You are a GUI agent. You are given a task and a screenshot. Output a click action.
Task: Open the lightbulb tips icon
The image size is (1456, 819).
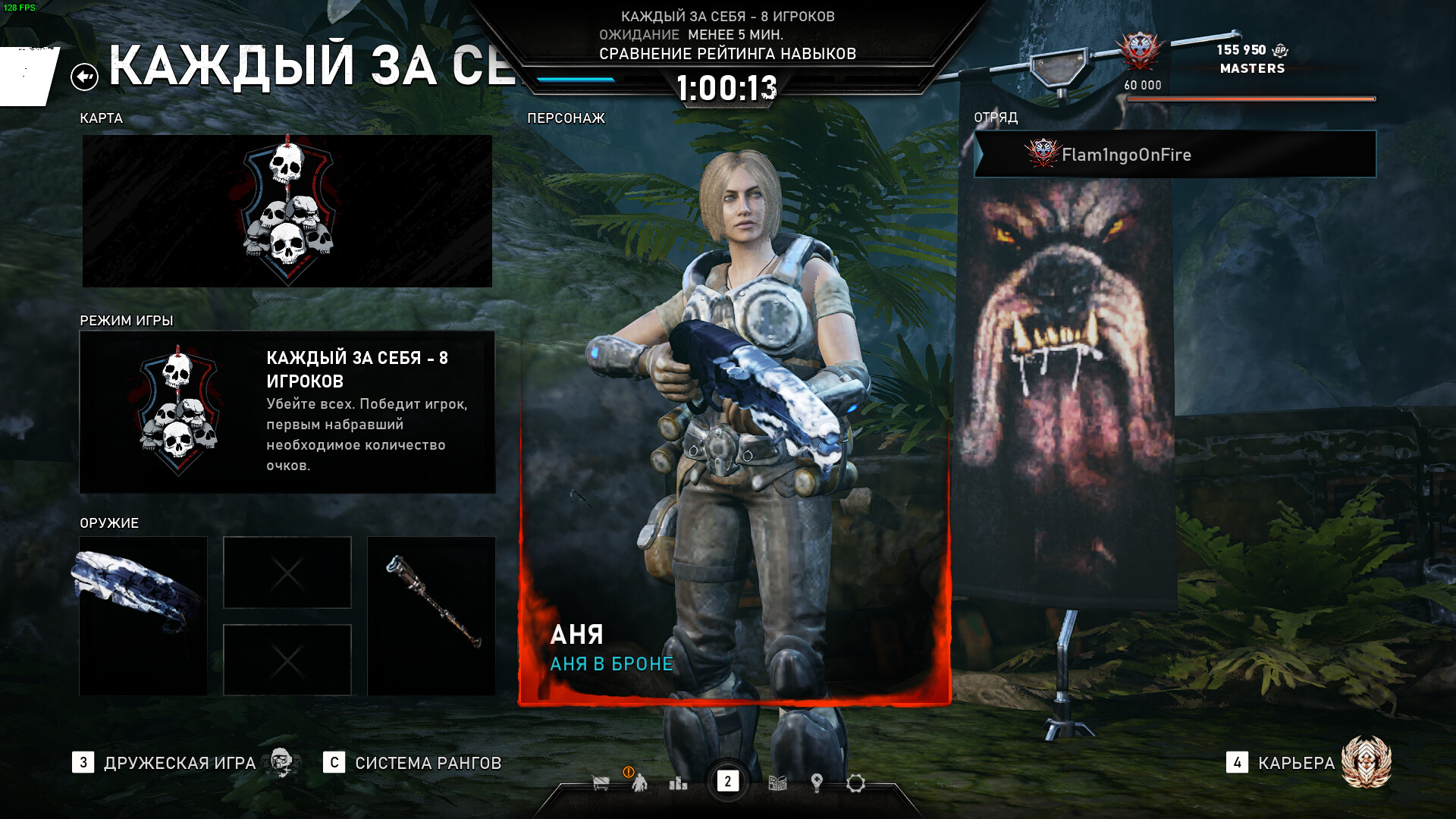pos(817,783)
